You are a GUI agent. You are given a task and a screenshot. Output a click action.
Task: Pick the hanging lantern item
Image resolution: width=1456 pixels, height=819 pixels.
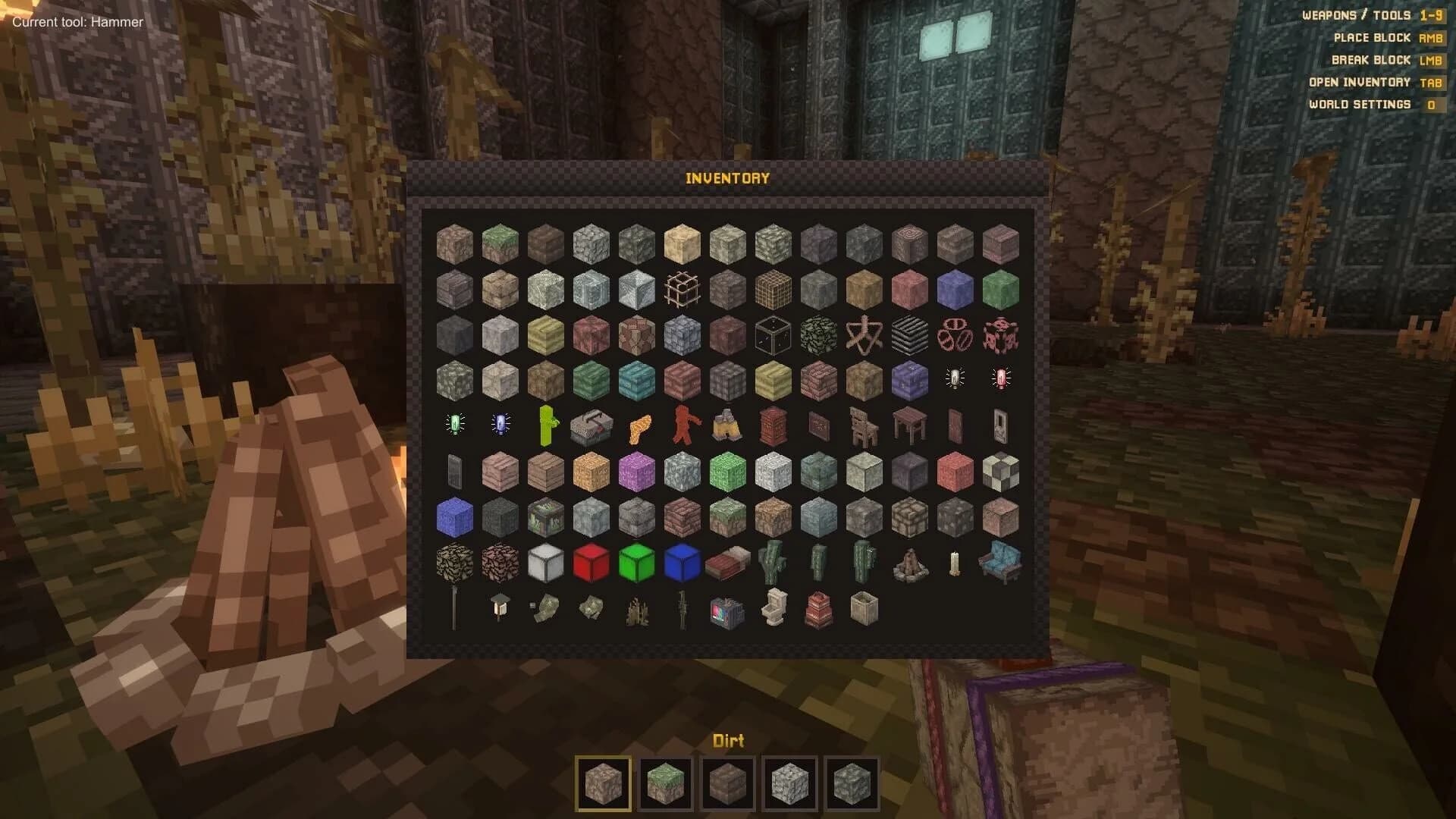coord(498,607)
